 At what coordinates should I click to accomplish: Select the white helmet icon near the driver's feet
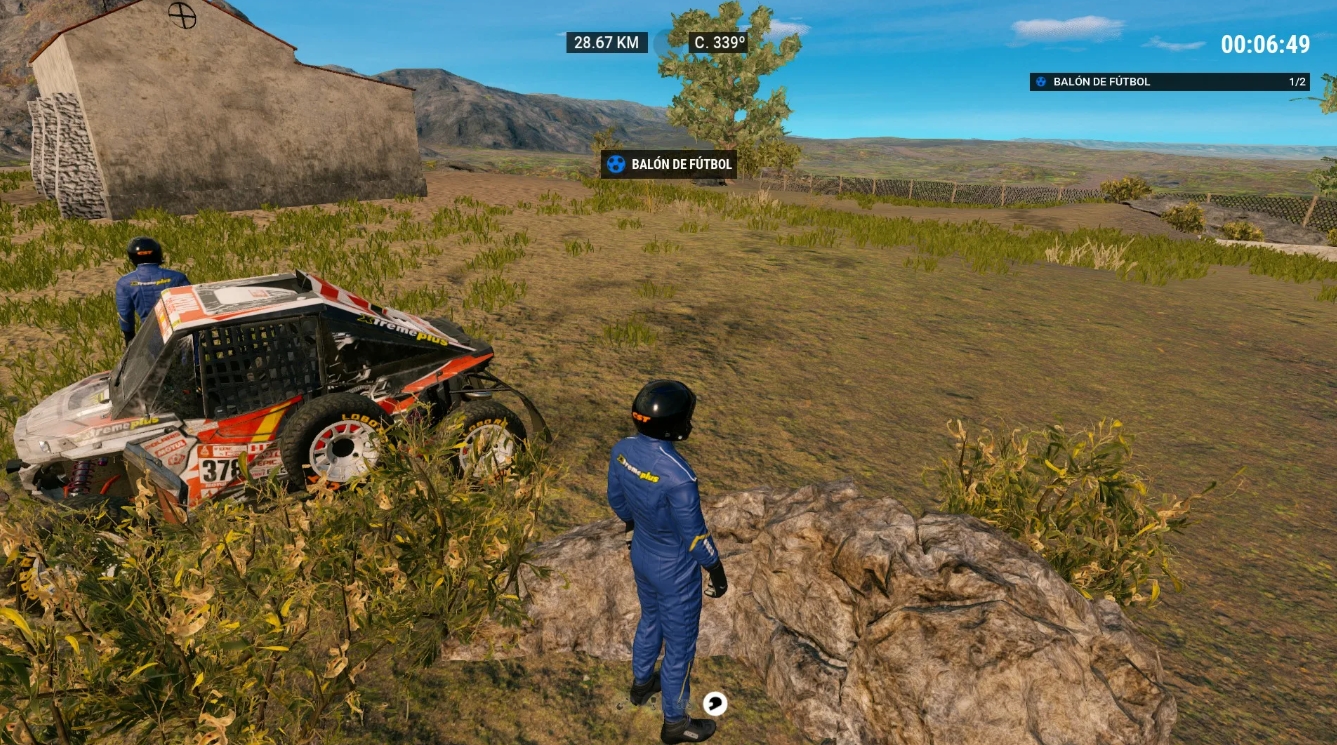coord(714,703)
